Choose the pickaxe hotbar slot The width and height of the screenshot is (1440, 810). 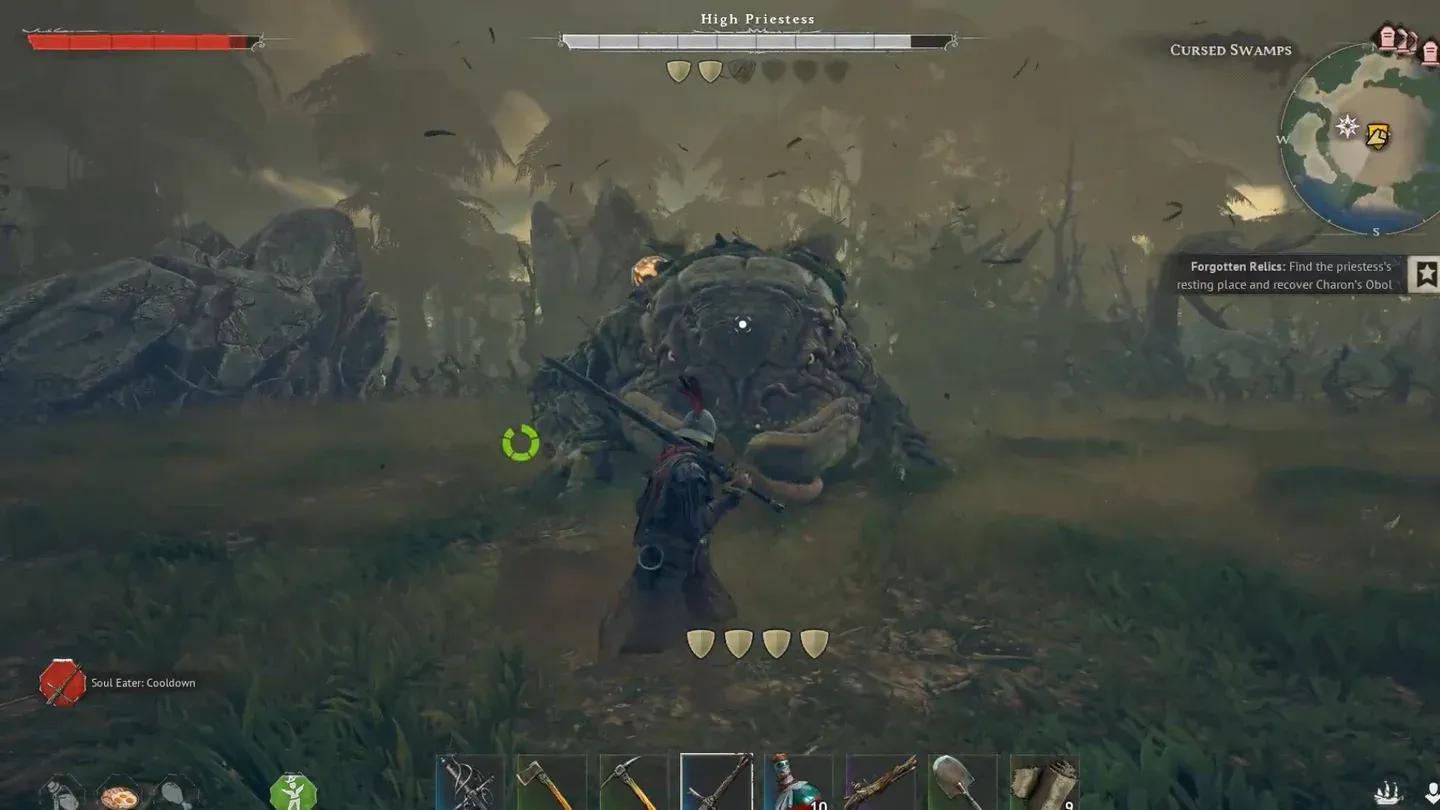click(633, 783)
